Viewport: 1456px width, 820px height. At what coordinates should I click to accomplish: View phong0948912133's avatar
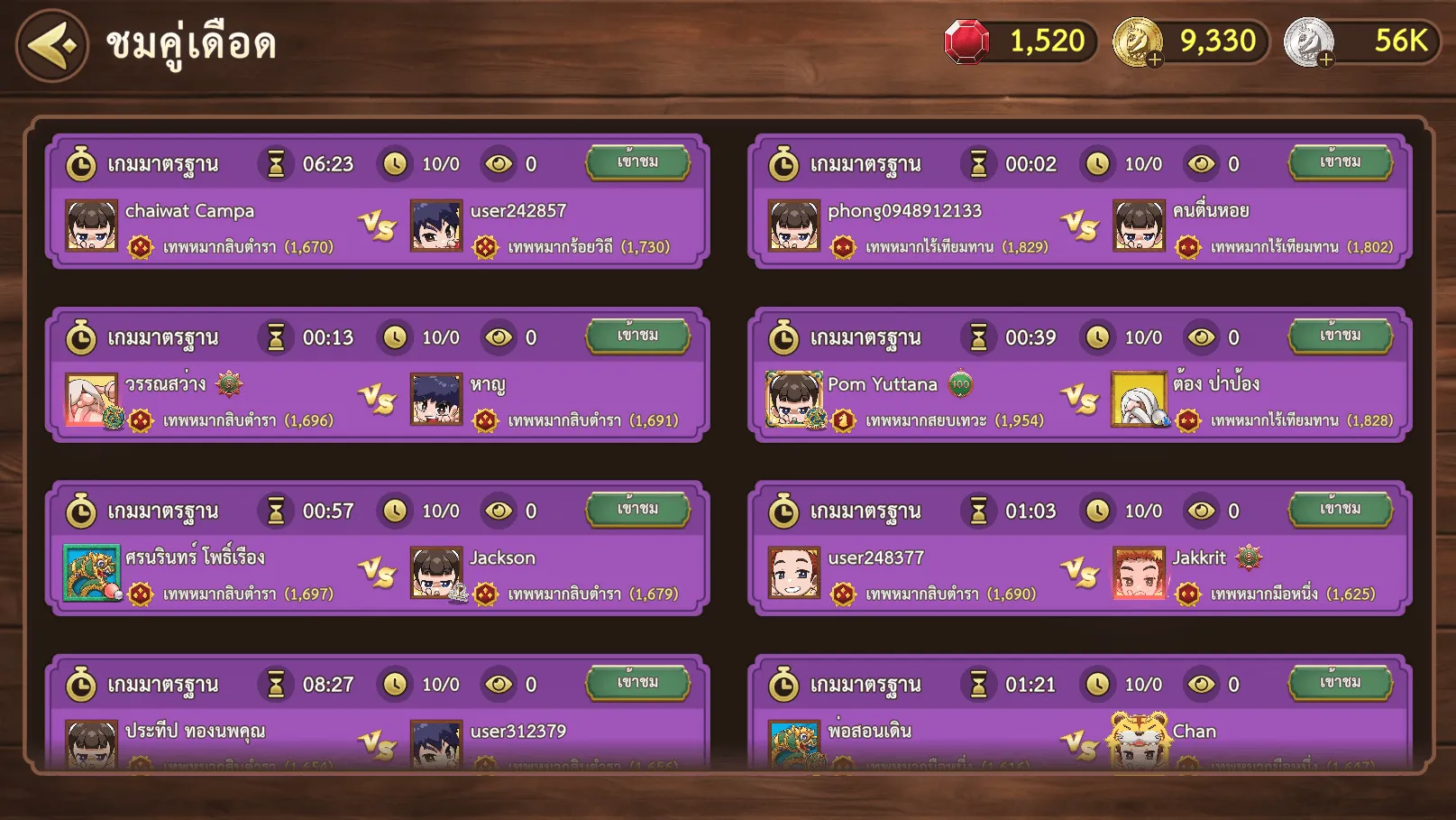coord(793,226)
